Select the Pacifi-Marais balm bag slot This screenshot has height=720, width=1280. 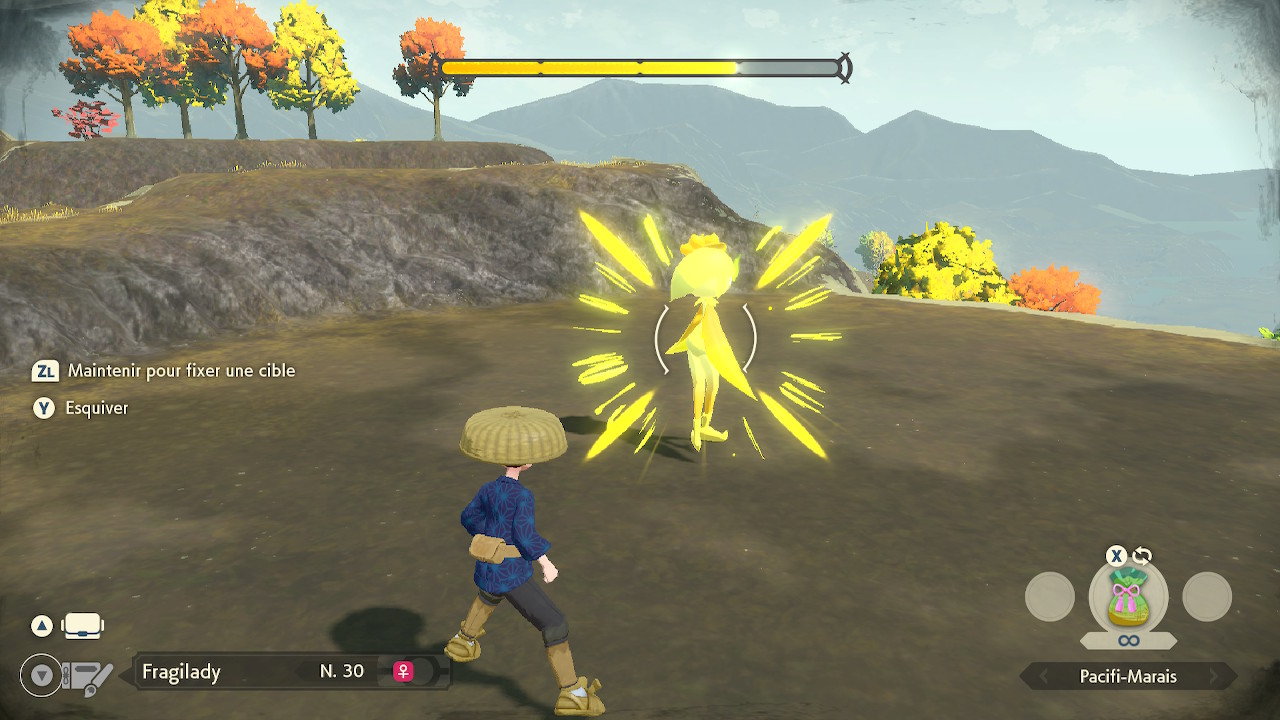tap(1128, 598)
